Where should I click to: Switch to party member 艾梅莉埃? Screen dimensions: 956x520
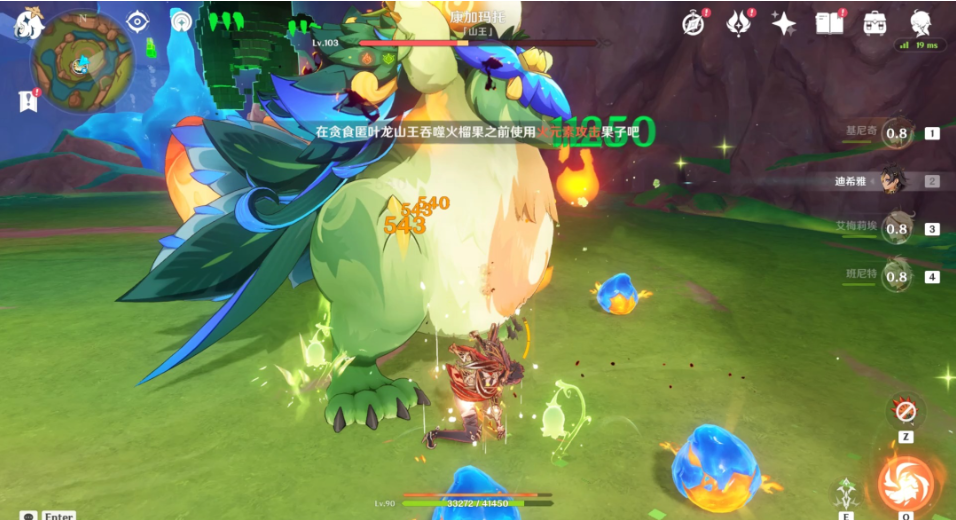(x=896, y=229)
